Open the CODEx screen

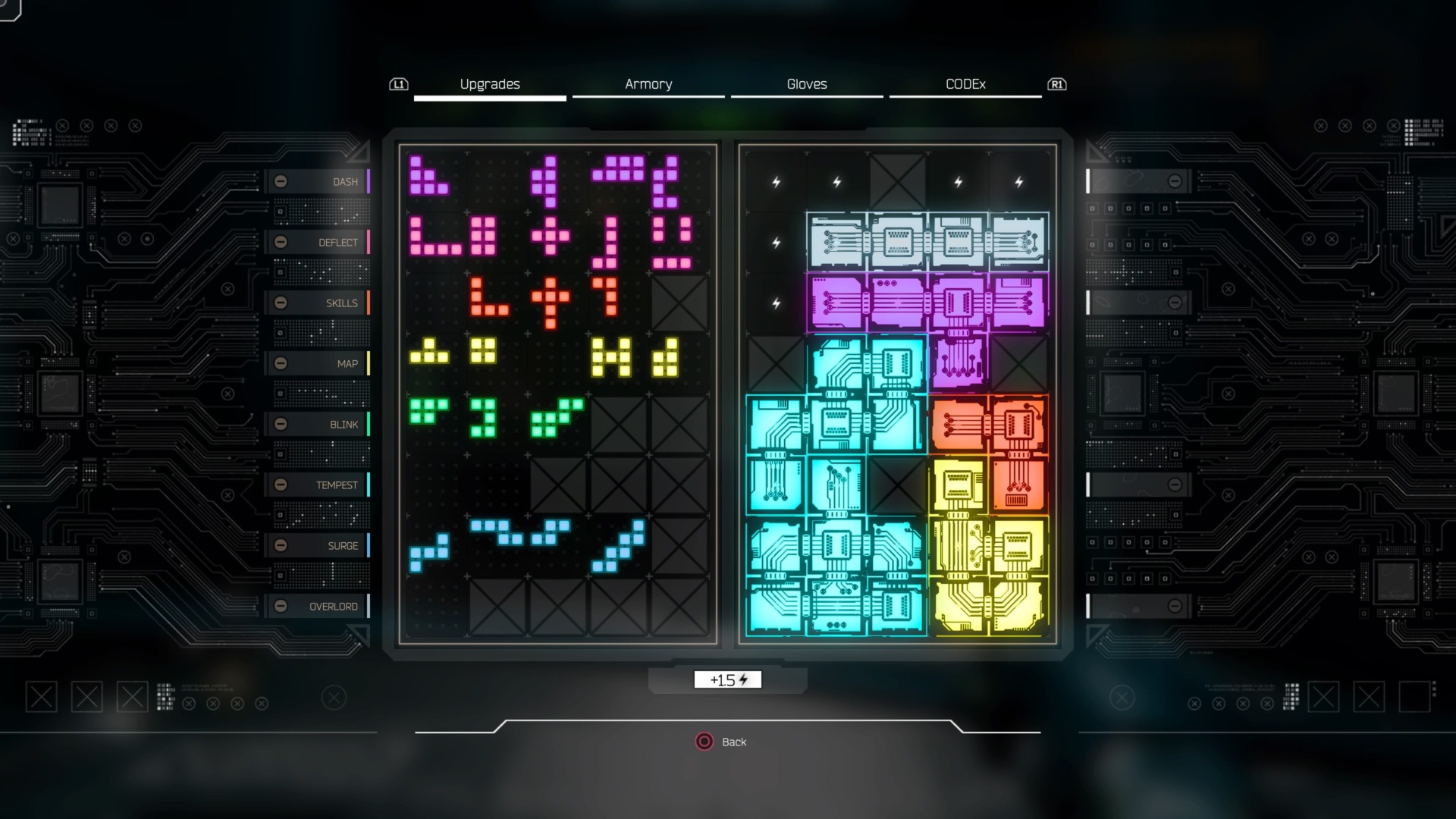(x=965, y=84)
